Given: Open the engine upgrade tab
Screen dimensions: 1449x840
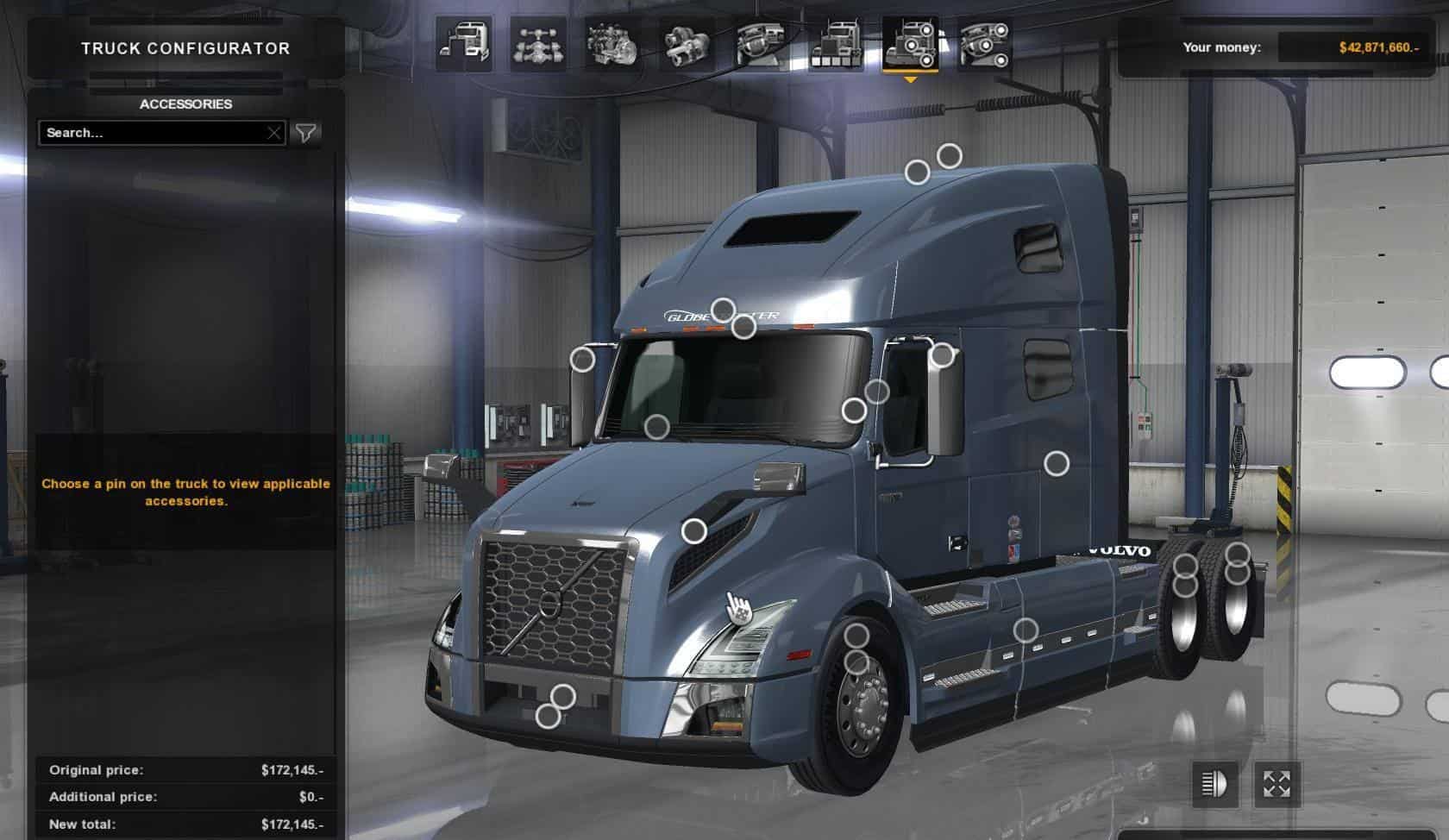Looking at the screenshot, I should [612, 43].
